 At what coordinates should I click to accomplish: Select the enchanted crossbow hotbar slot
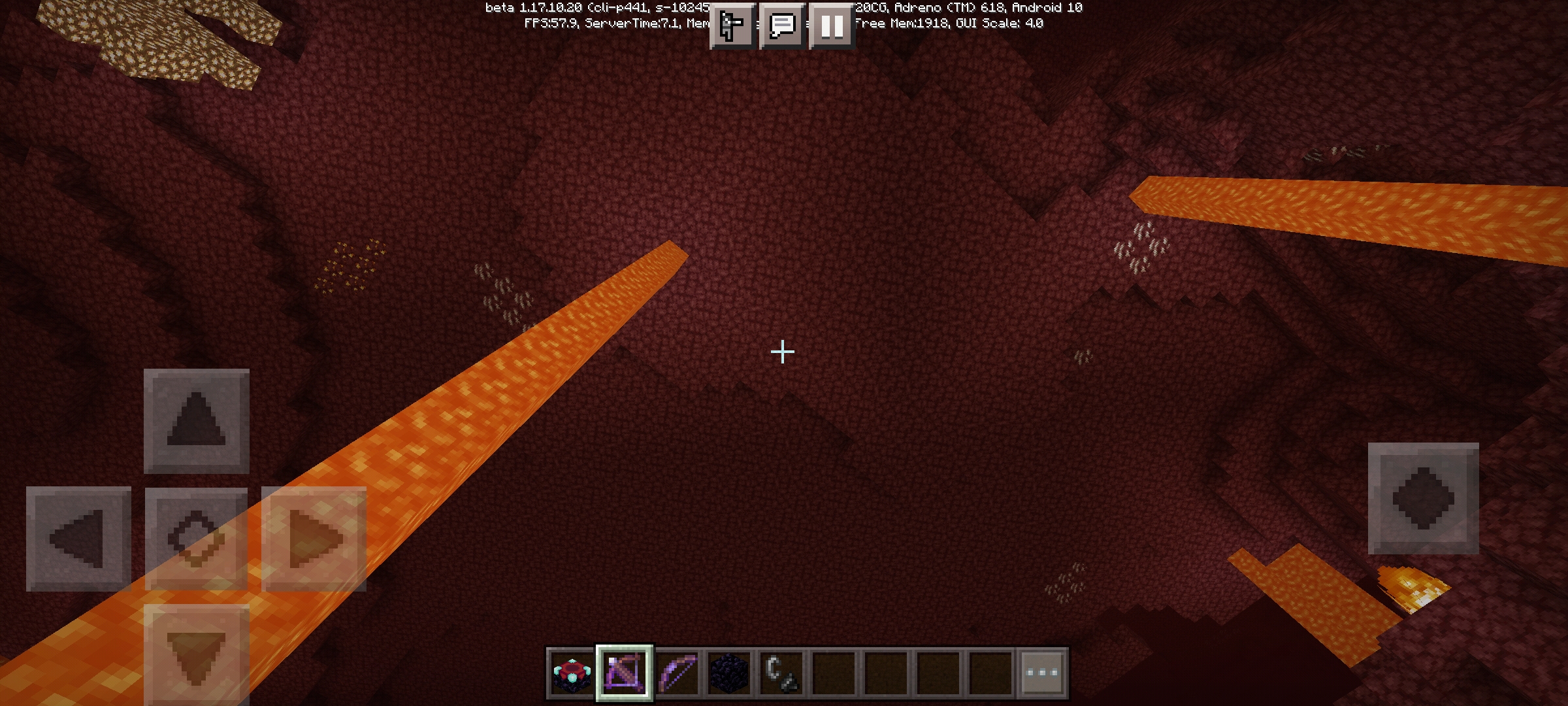(624, 673)
